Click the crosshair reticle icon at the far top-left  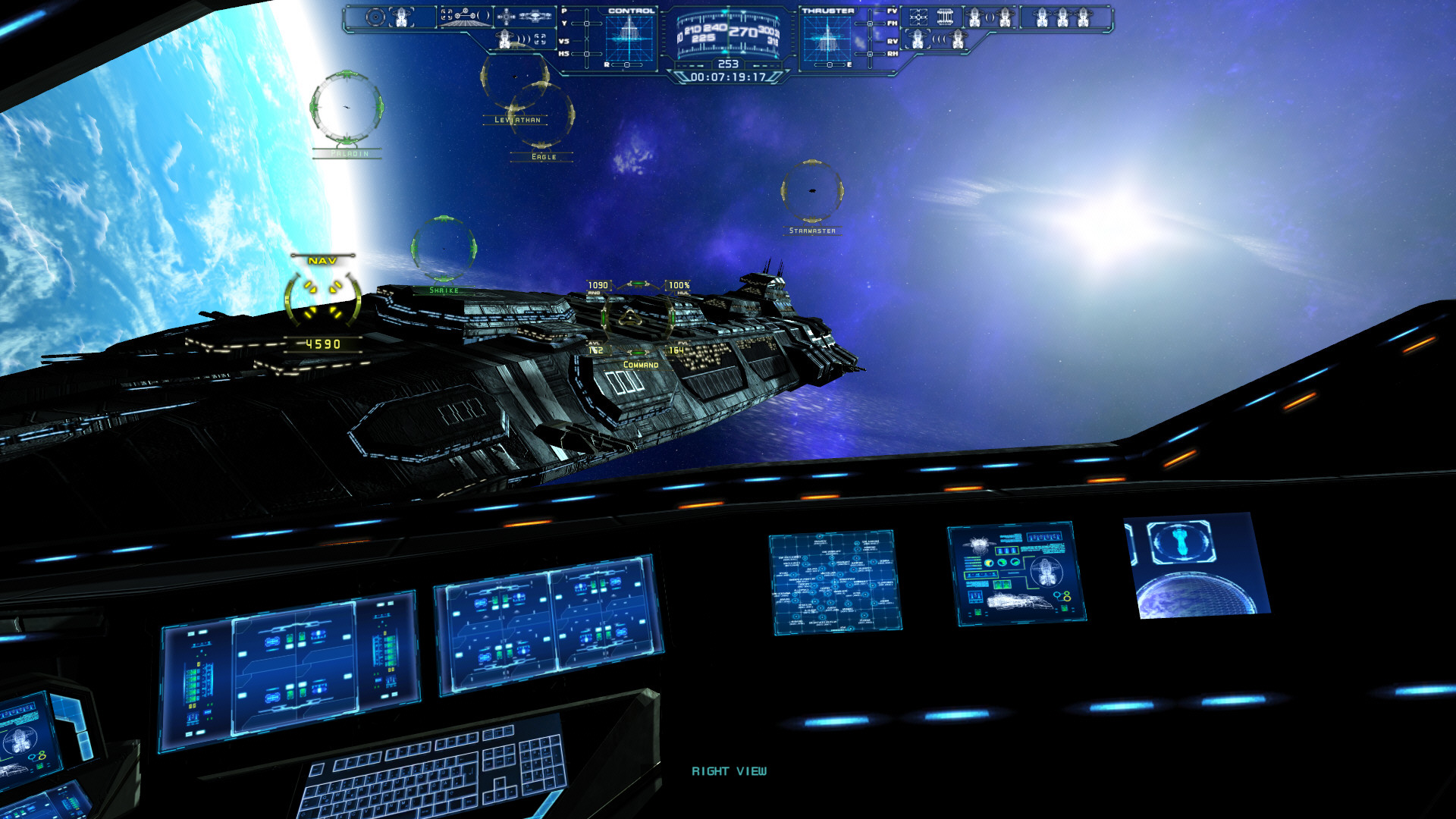pos(375,17)
